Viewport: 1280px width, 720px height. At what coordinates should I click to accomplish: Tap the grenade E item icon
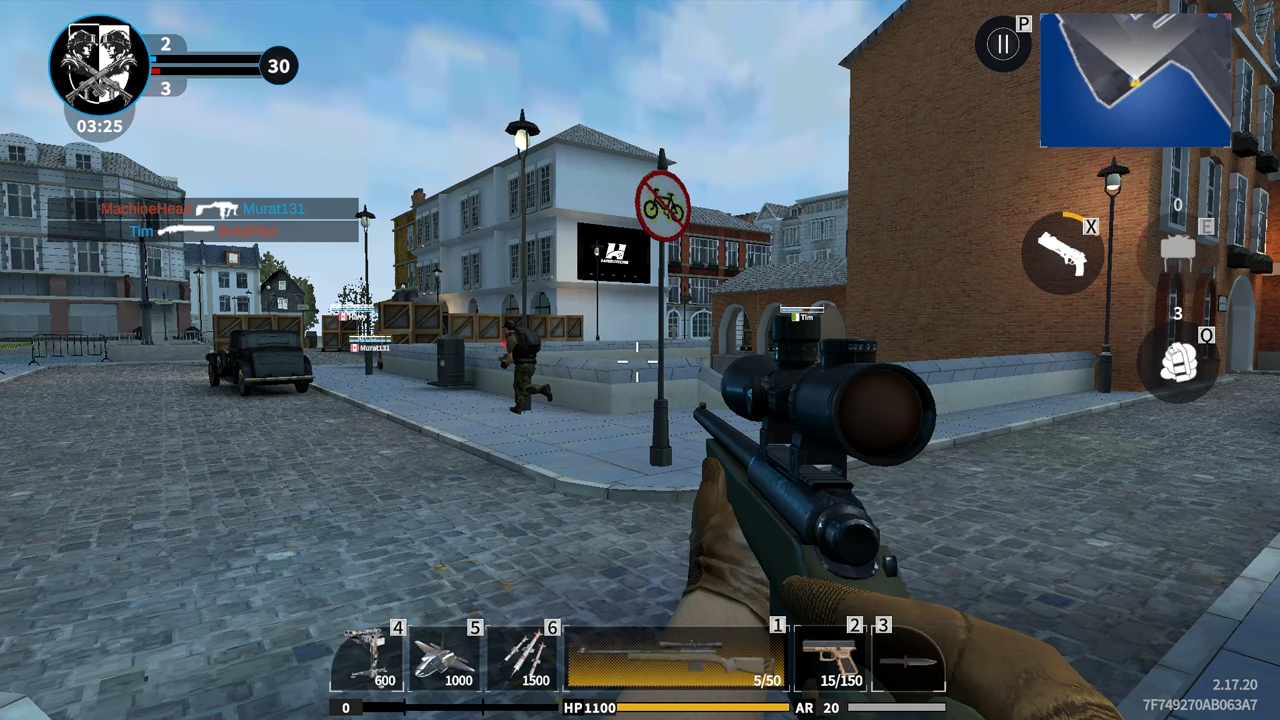[x=1178, y=248]
